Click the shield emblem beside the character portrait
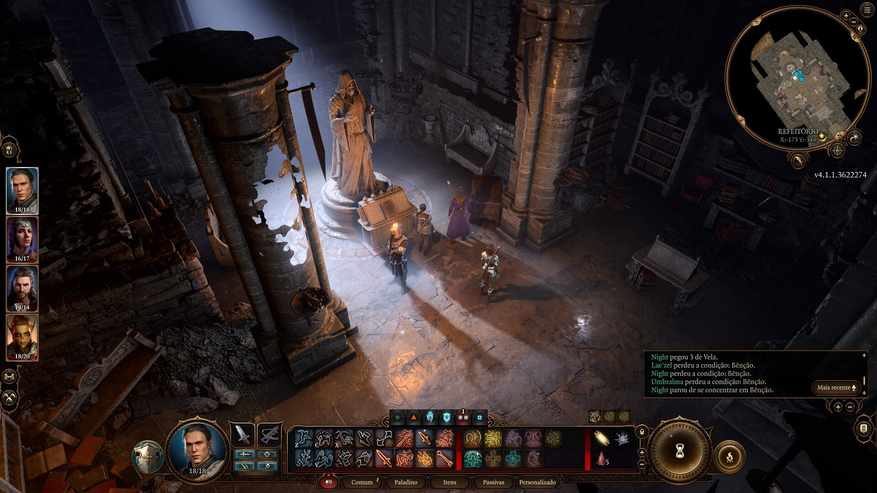This screenshot has height=493, width=877. 147,456
